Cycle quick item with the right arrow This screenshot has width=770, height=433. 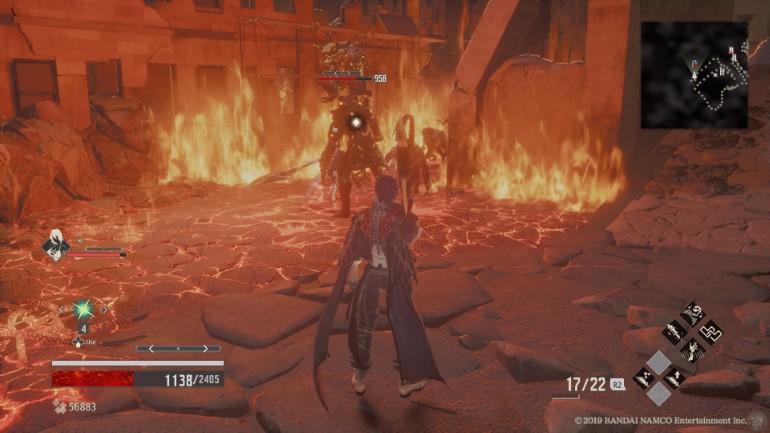click(105, 309)
